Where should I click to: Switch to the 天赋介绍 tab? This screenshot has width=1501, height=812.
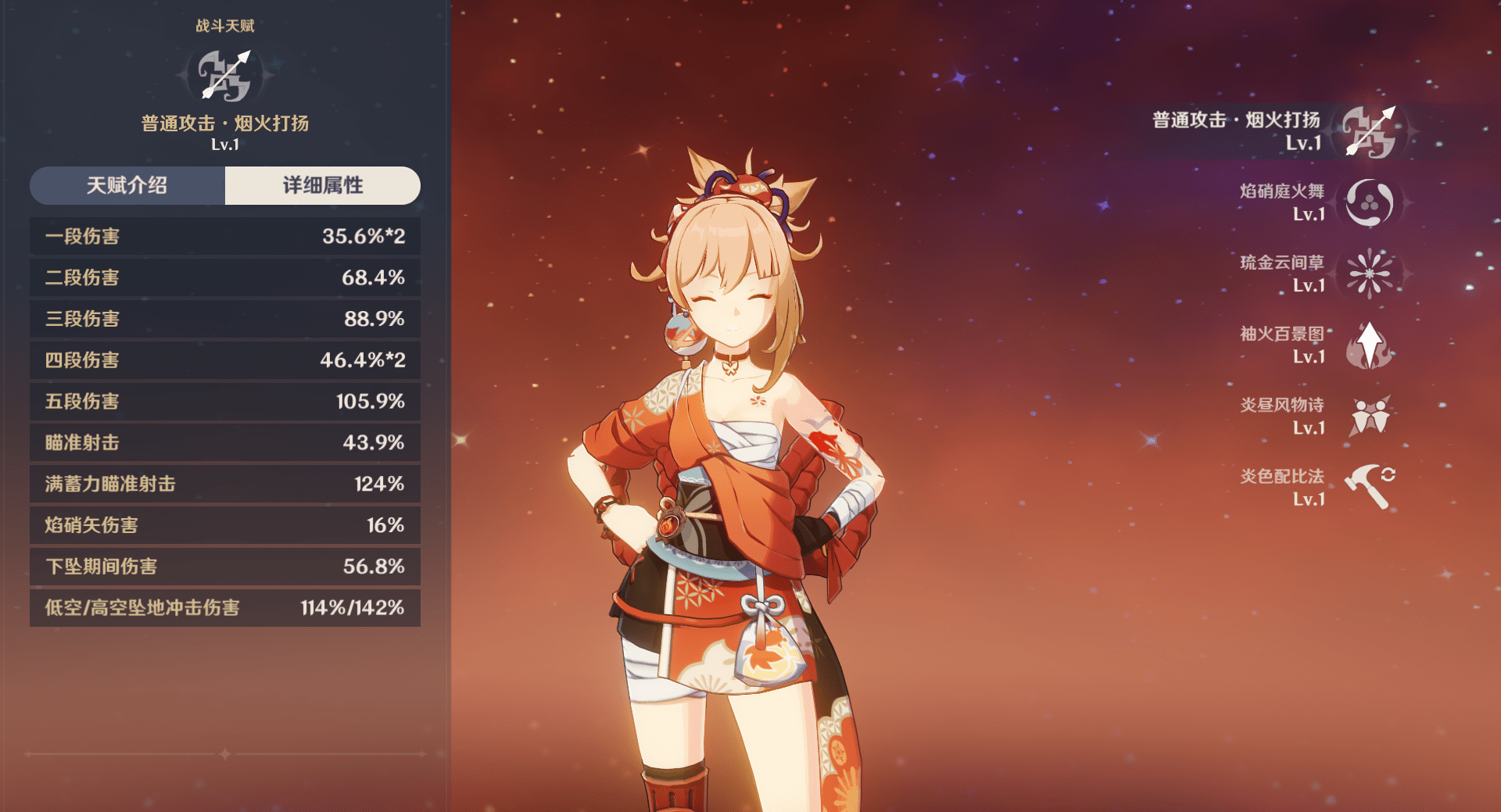click(127, 185)
